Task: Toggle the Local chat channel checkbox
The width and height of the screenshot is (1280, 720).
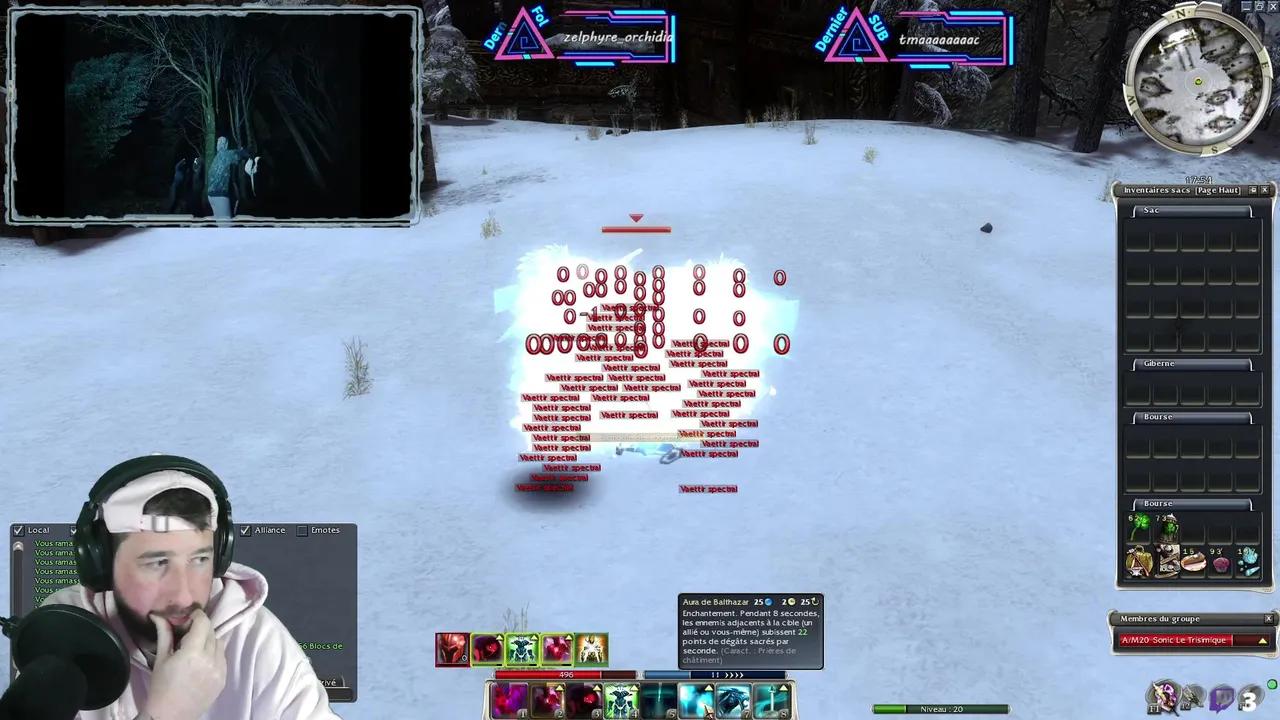Action: tap(18, 530)
